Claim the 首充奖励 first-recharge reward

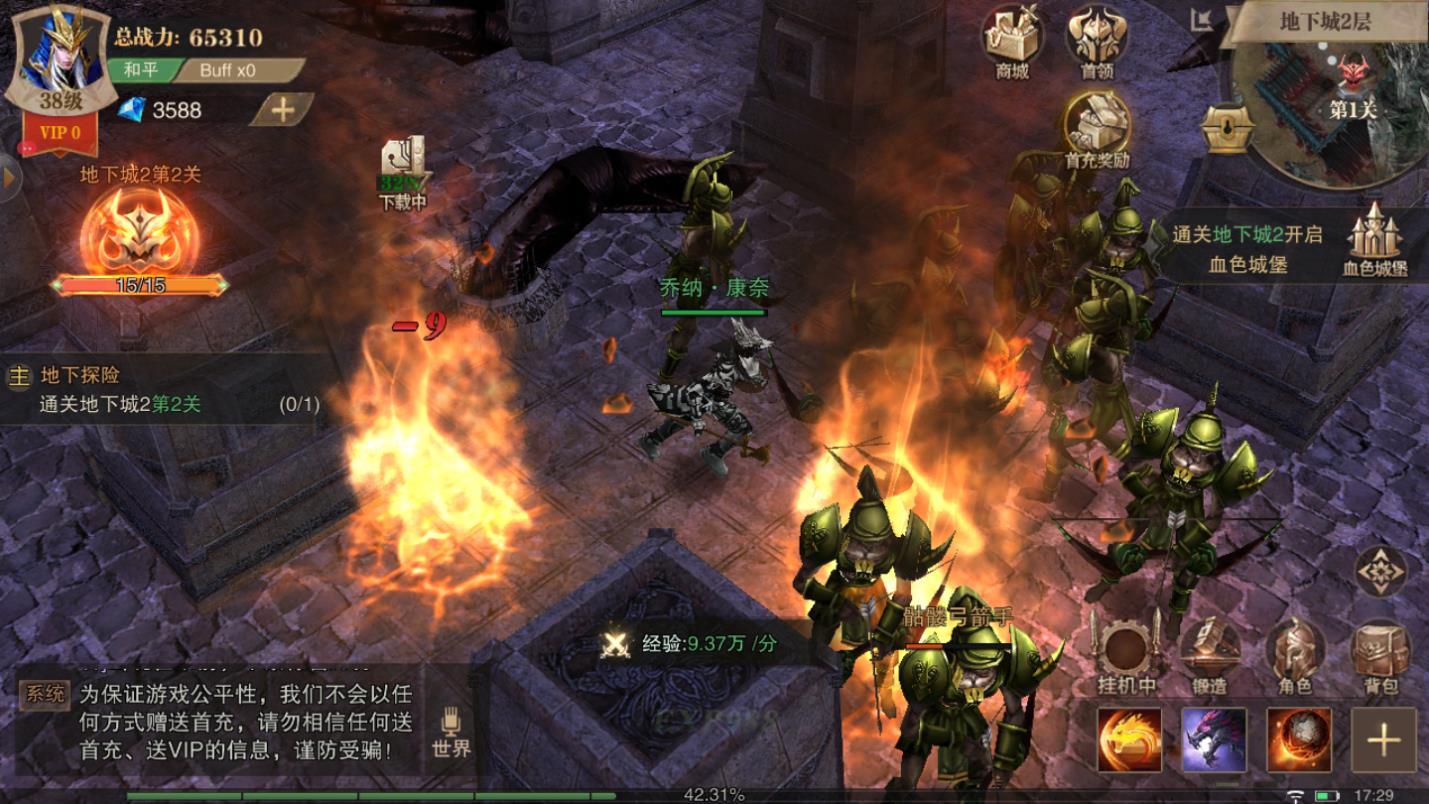[x=1096, y=128]
